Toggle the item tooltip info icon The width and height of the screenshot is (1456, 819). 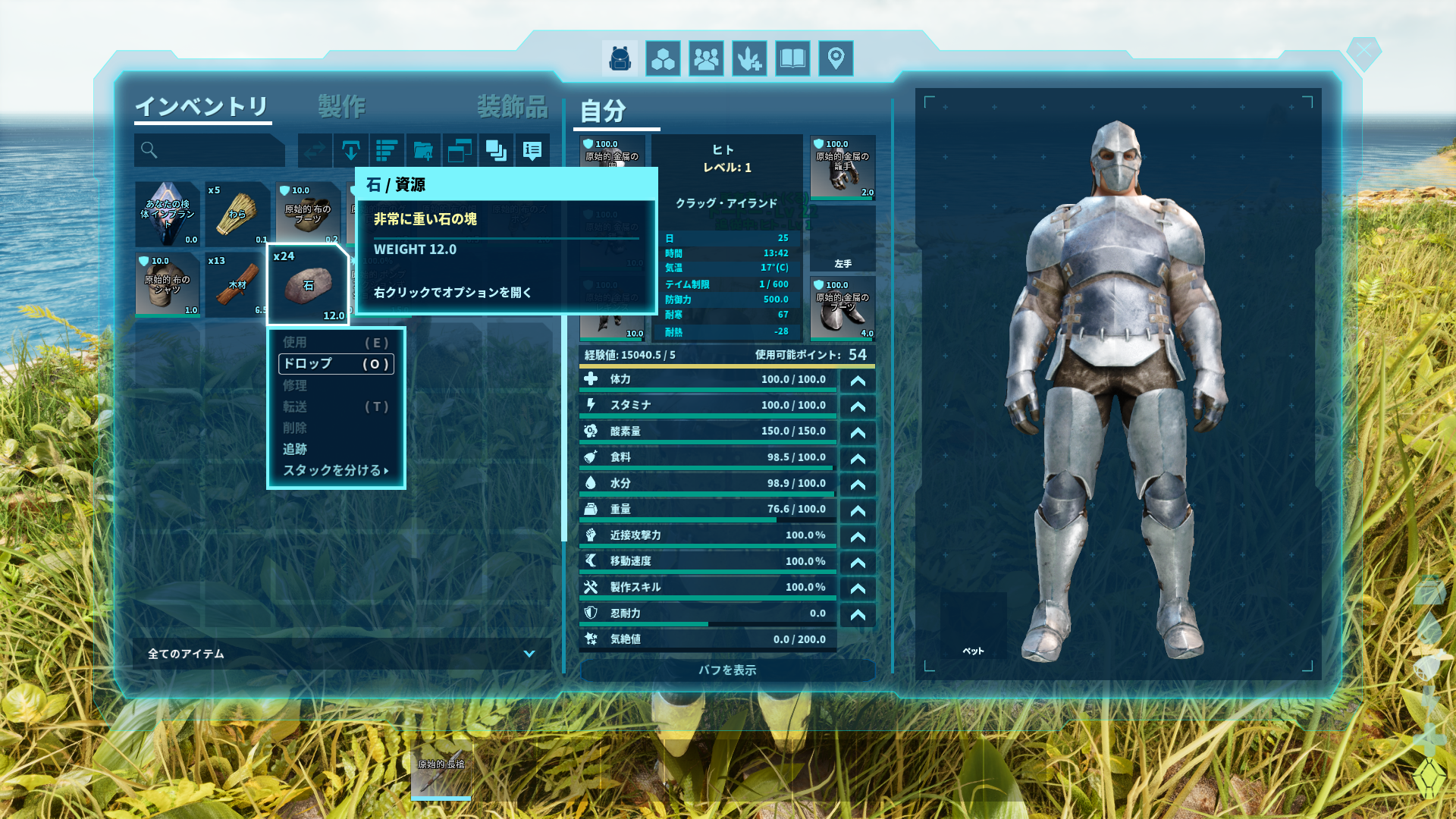pos(531,150)
